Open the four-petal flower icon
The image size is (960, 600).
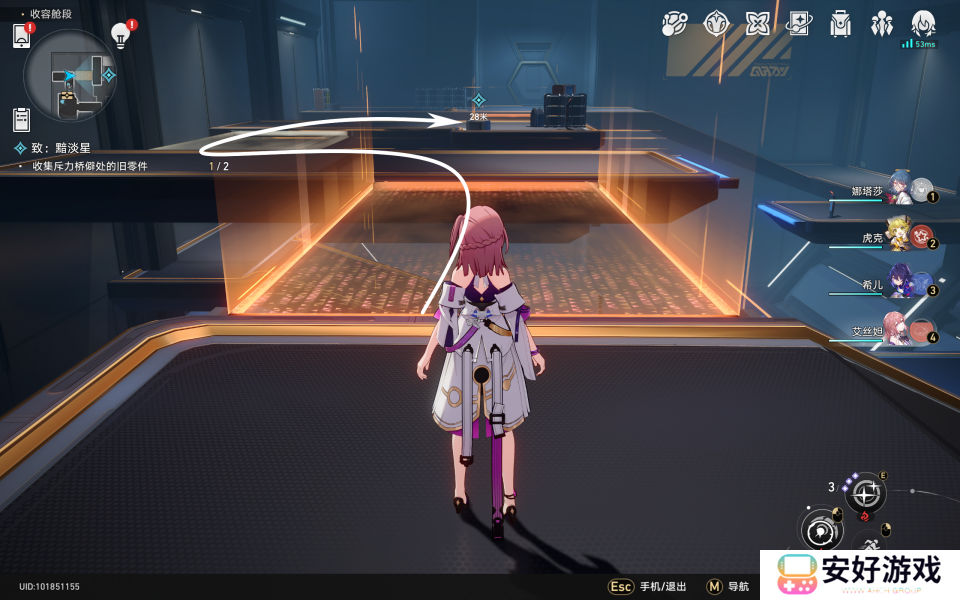tap(757, 23)
